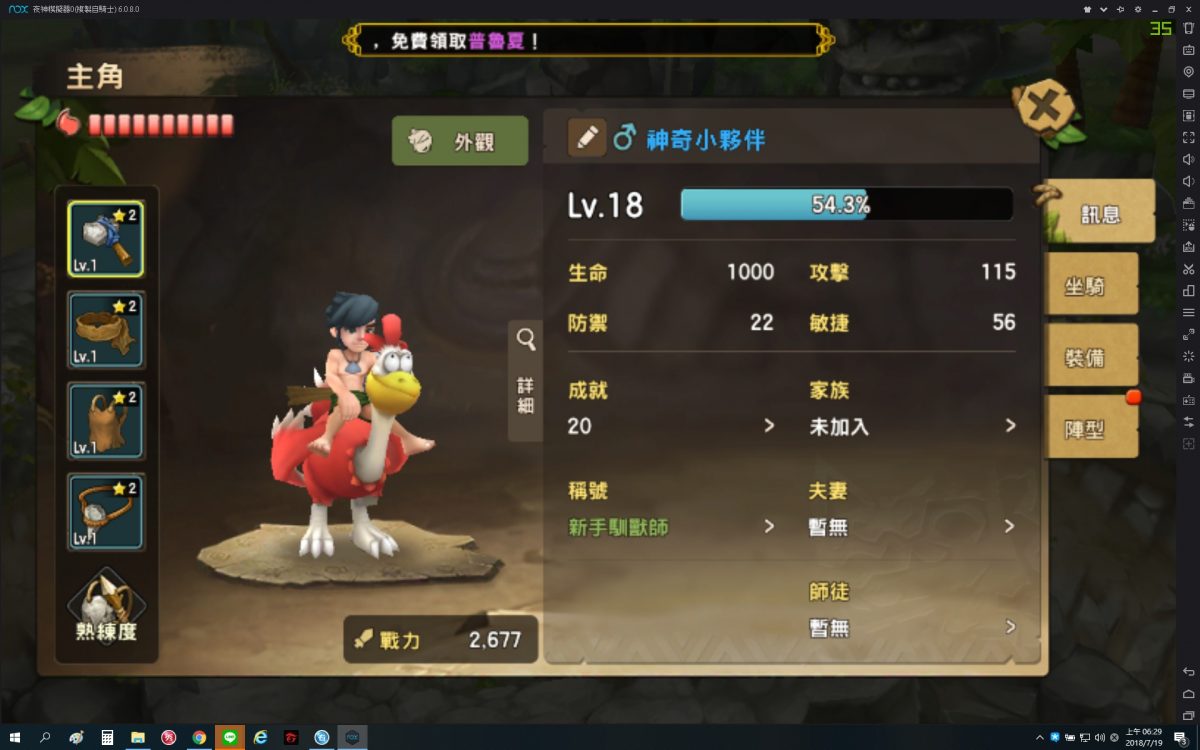Viewport: 1200px width, 750px height.
Task: Select the stone necklace accessory slot
Action: [x=106, y=512]
